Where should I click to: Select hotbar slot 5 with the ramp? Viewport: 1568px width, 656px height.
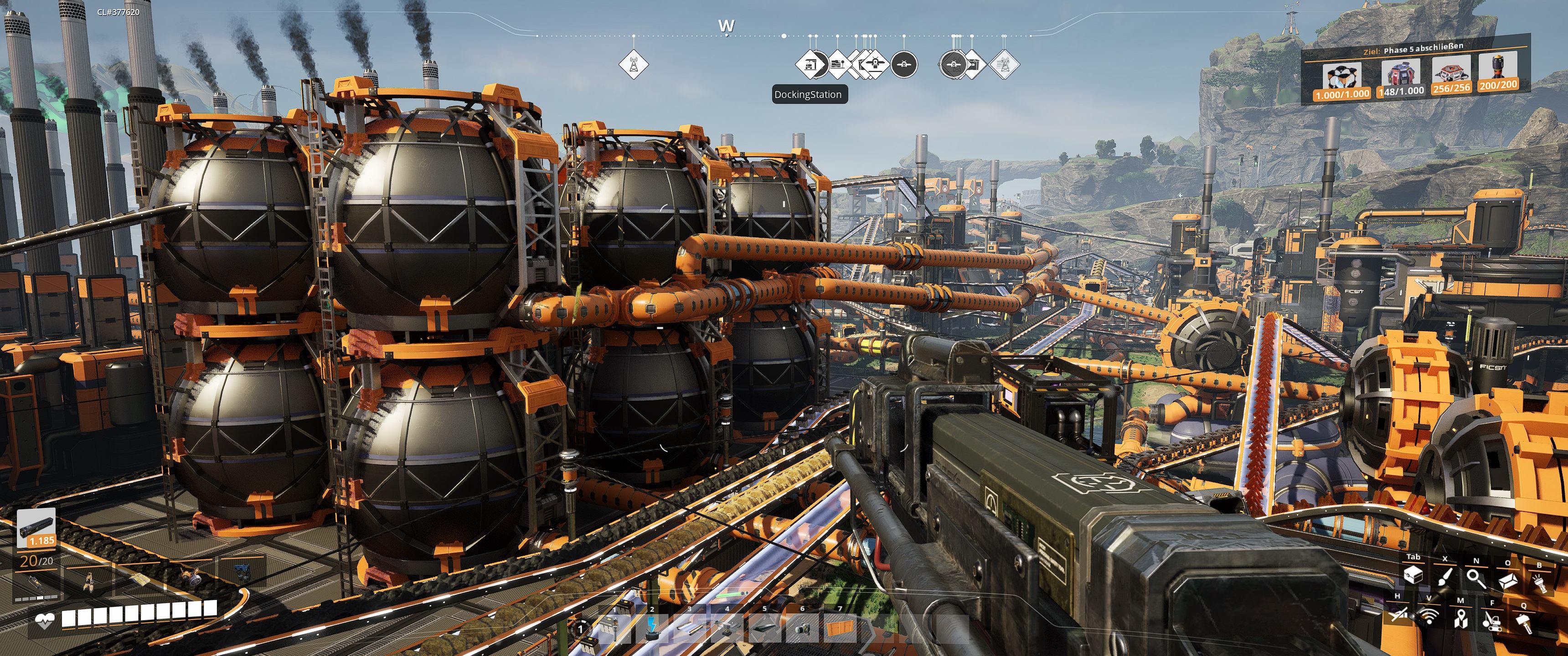pyautogui.click(x=764, y=627)
